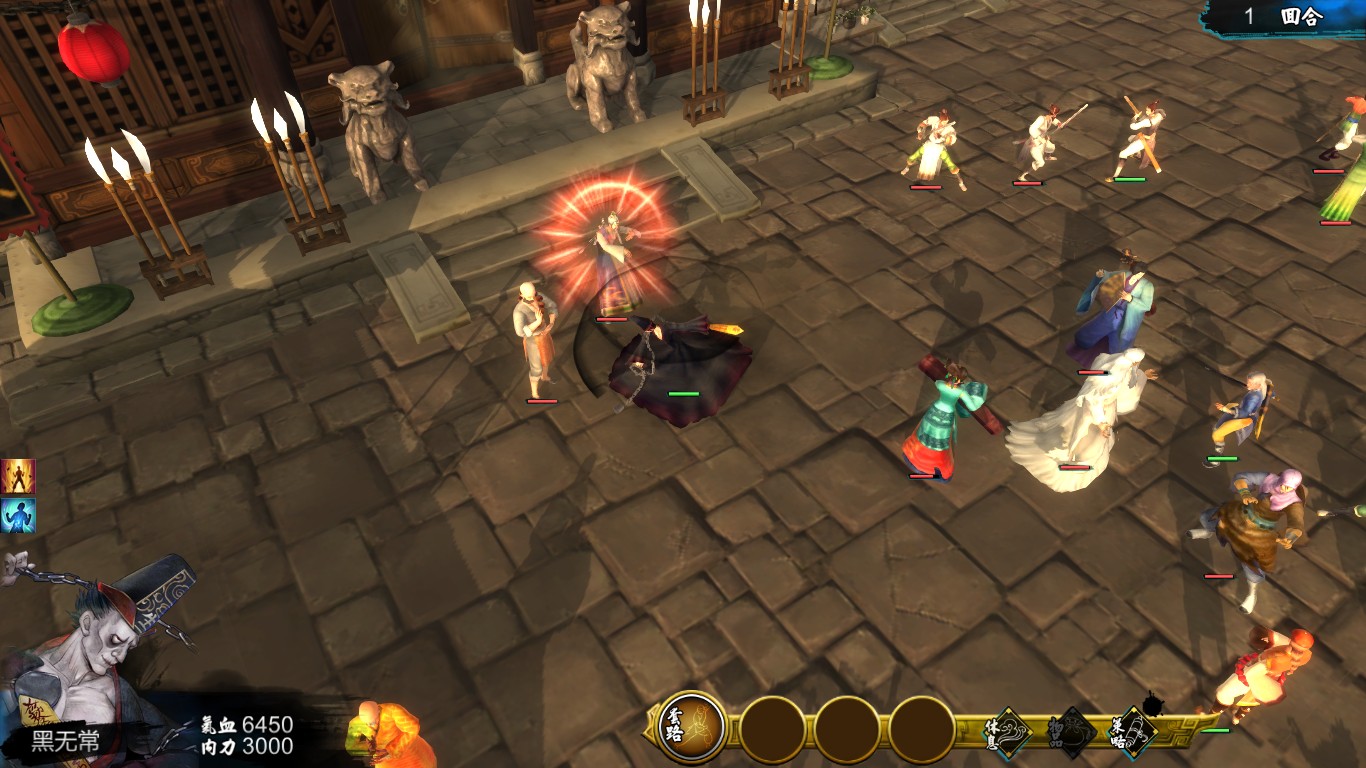
Task: Select the 策略 strategy action
Action: (x=1134, y=730)
